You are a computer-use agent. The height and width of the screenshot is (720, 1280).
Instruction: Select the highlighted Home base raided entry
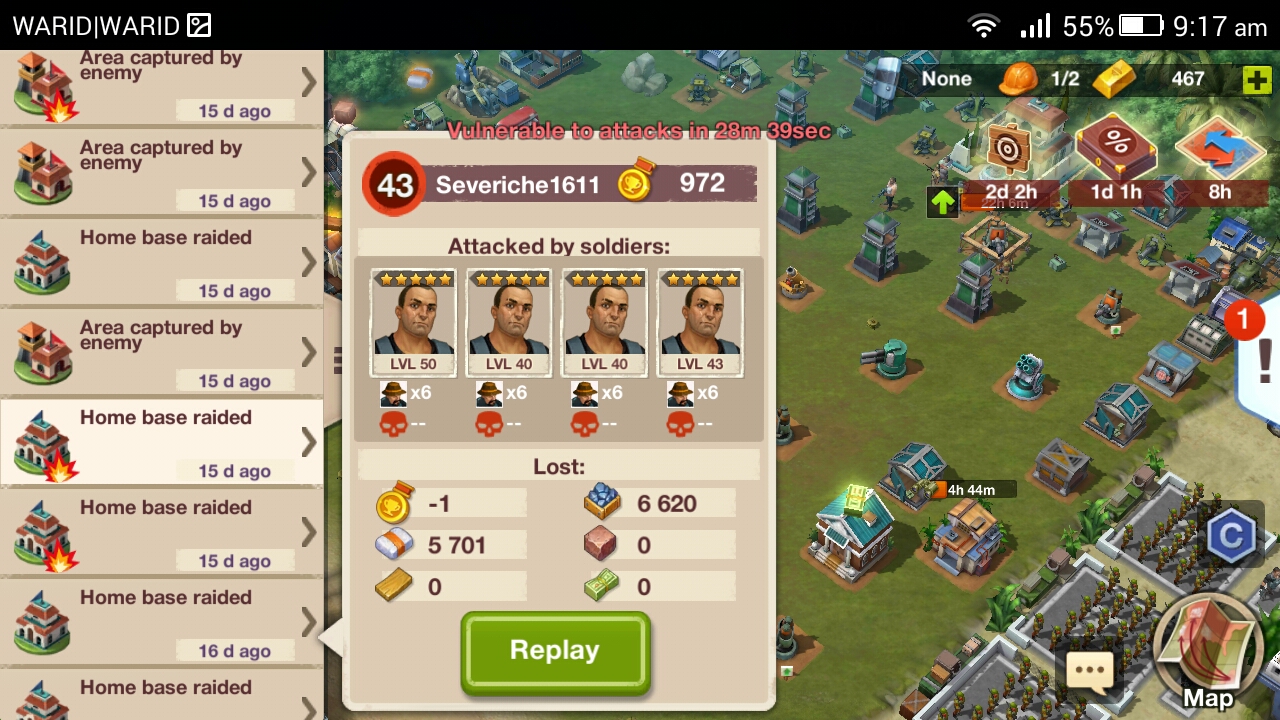160,442
